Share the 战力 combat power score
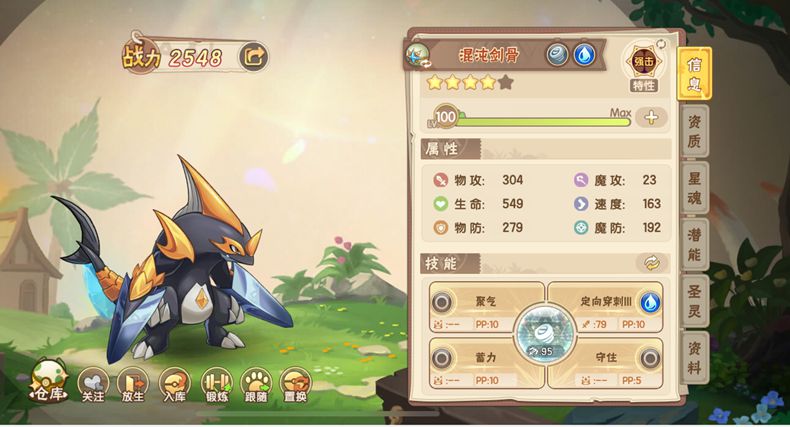 point(254,57)
